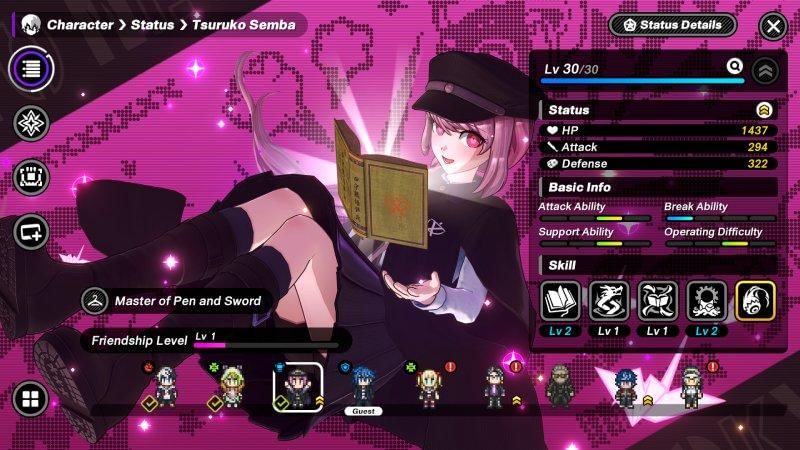
Task: Choose the blue-haired Guest character
Action: pyautogui.click(x=361, y=385)
